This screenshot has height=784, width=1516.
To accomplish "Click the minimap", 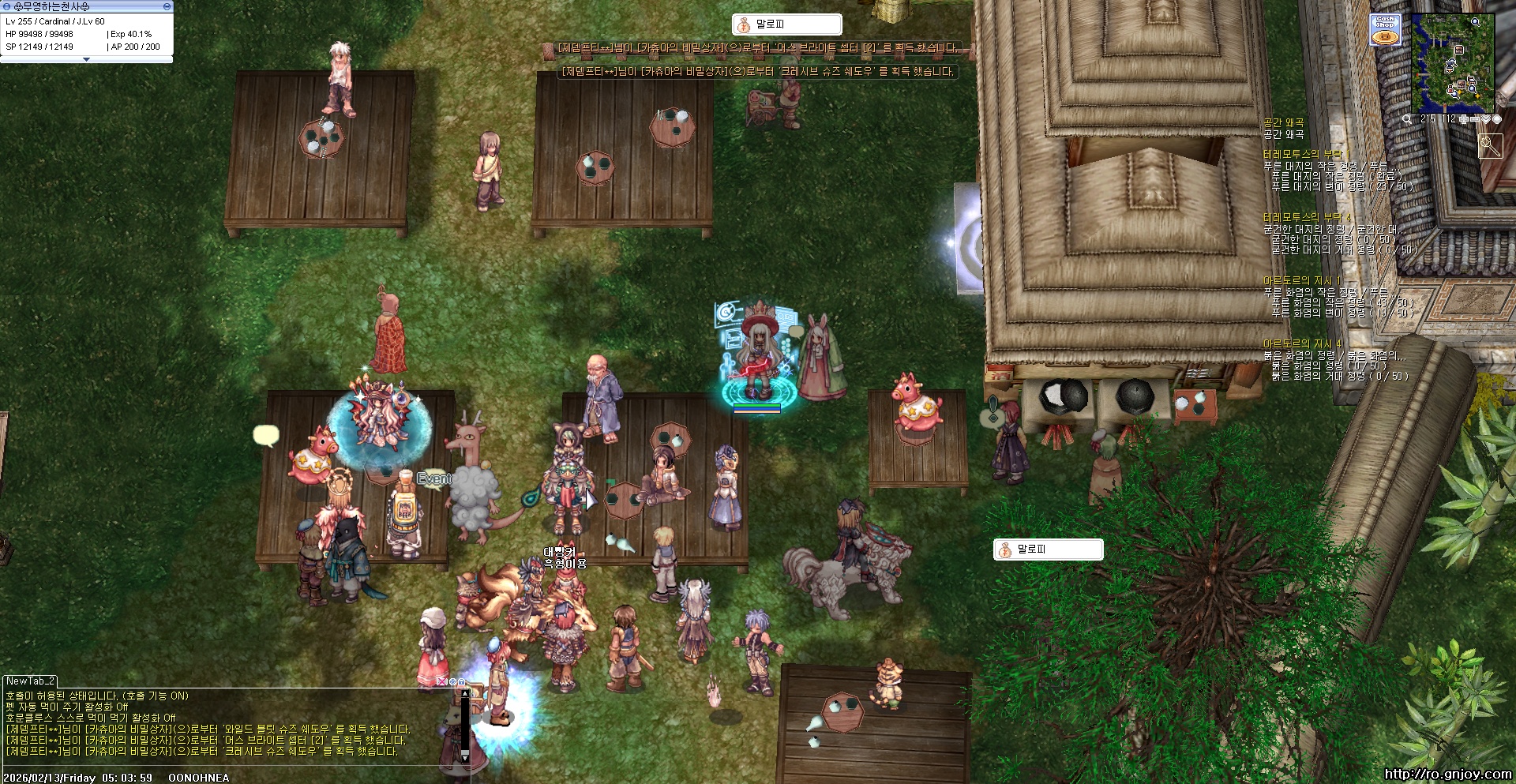I will coord(1452,62).
